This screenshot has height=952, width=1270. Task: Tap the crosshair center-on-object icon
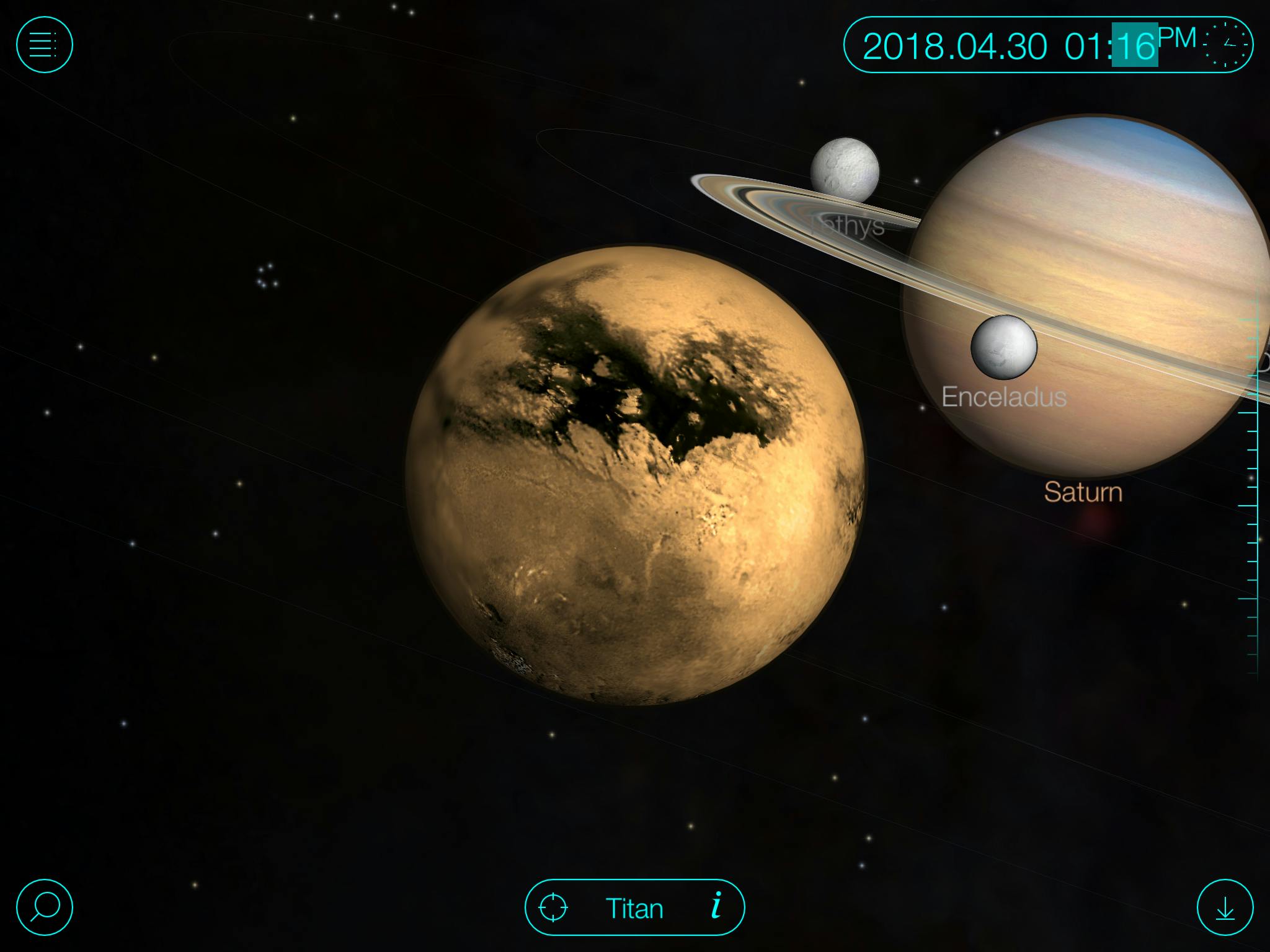553,908
